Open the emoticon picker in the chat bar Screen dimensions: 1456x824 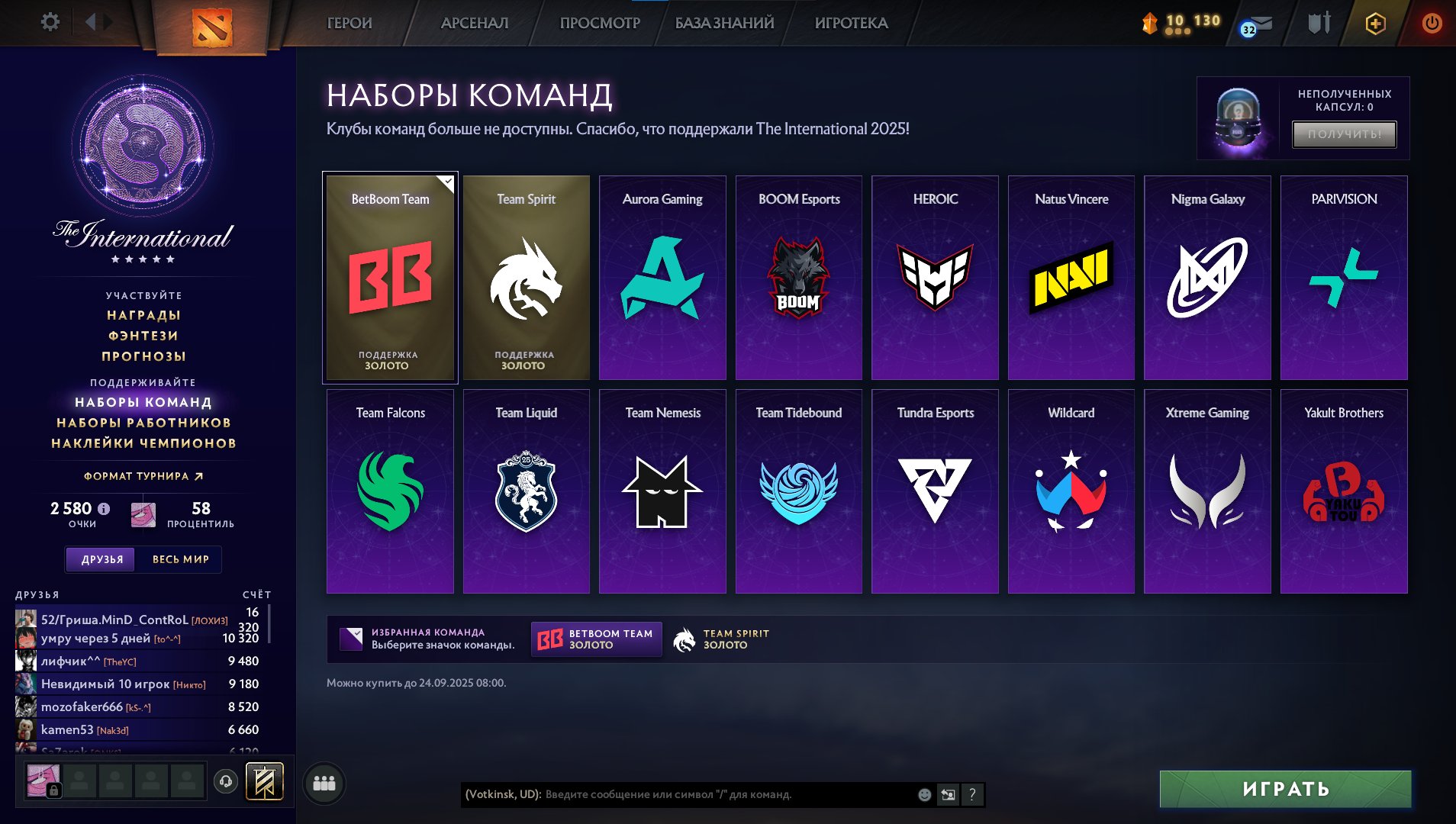click(x=923, y=793)
